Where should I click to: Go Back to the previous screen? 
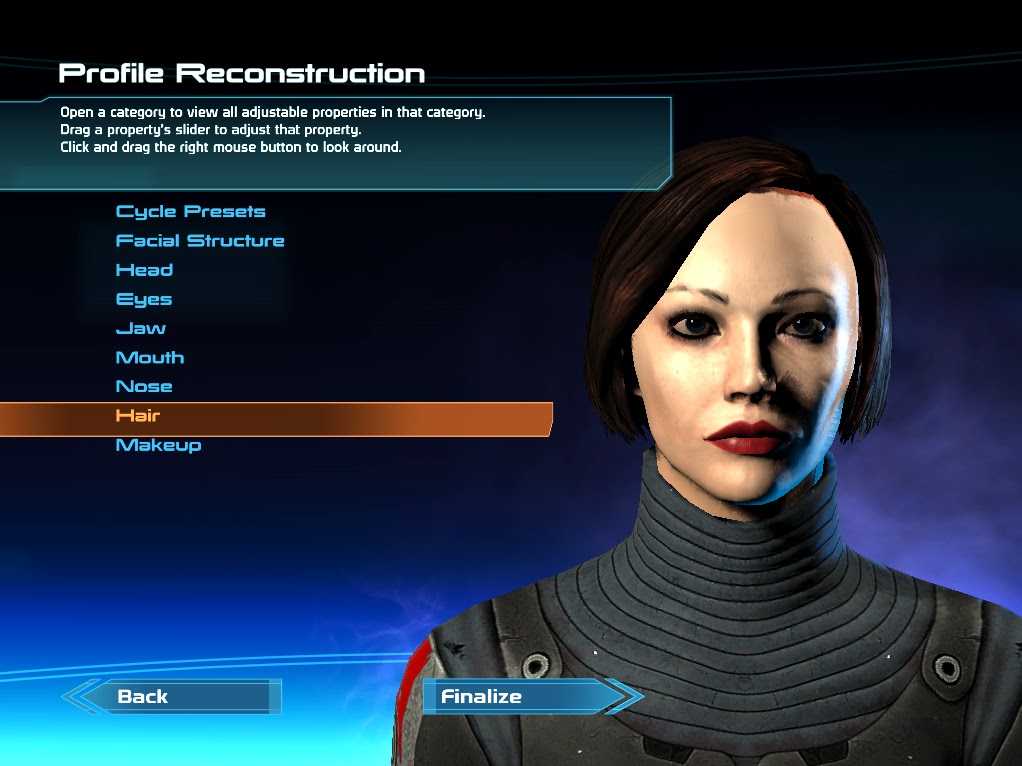(x=143, y=697)
